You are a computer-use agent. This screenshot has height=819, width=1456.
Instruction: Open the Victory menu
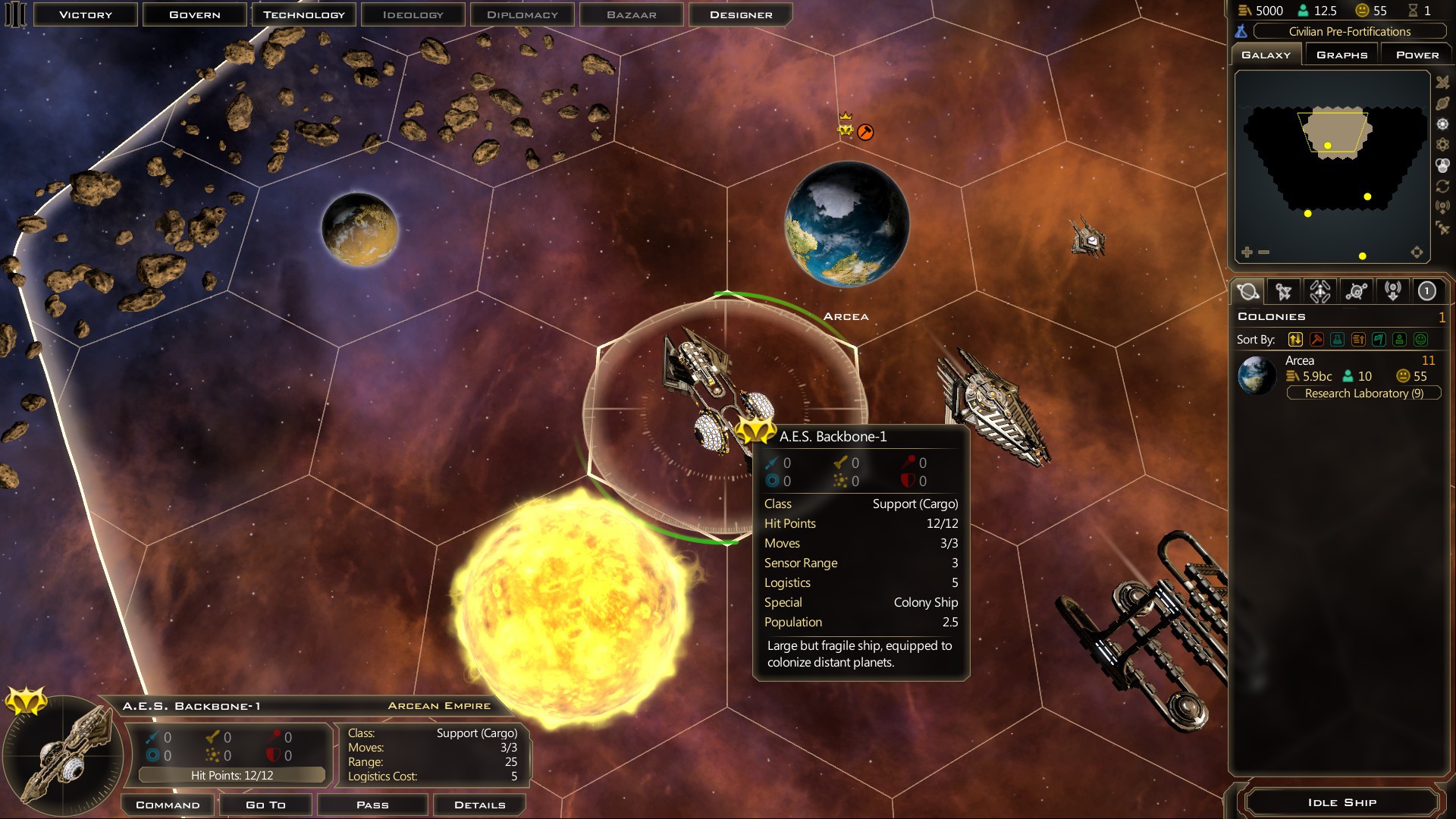tap(86, 14)
